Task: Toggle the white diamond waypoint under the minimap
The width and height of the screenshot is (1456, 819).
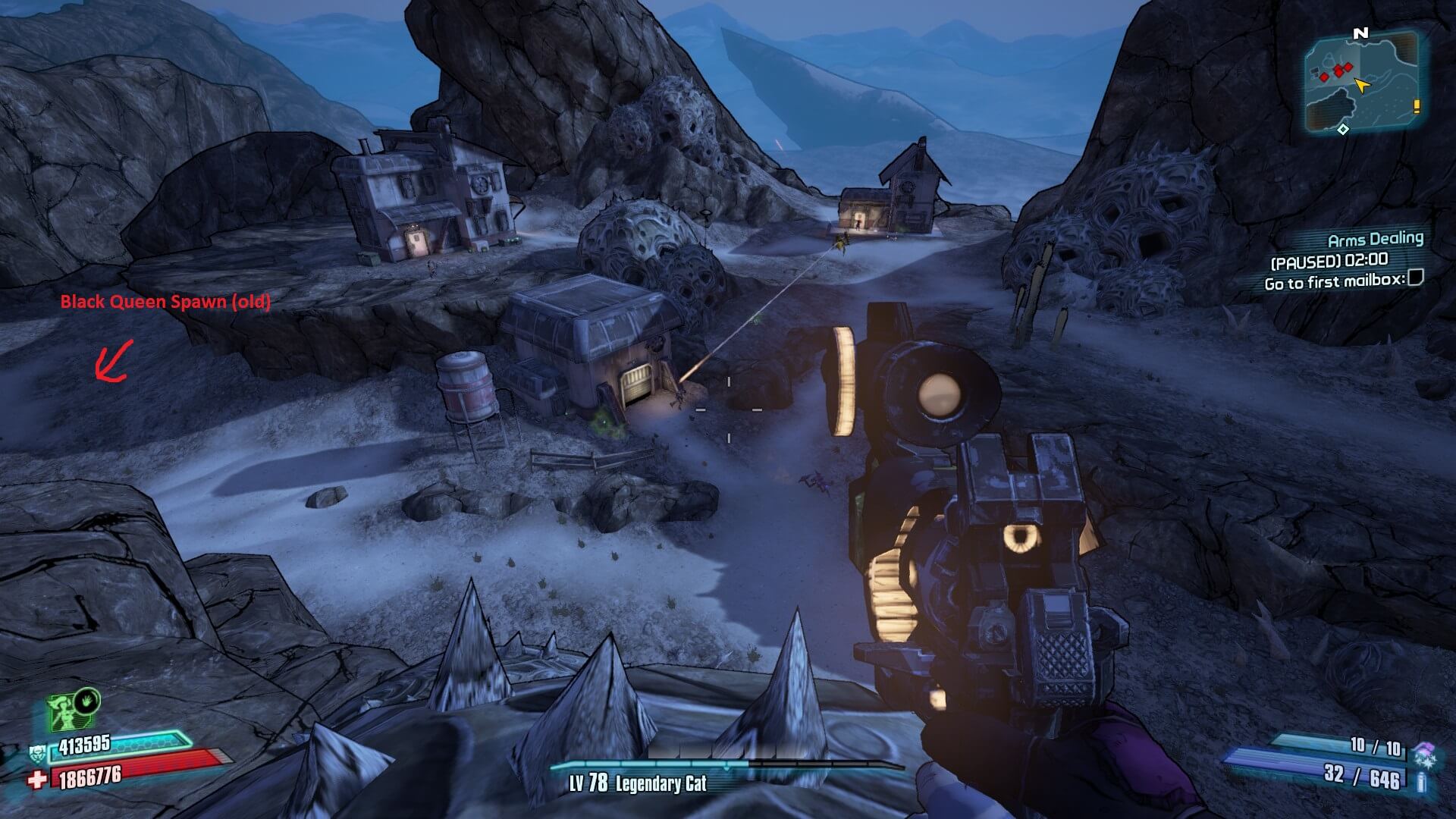Action: (x=1343, y=129)
